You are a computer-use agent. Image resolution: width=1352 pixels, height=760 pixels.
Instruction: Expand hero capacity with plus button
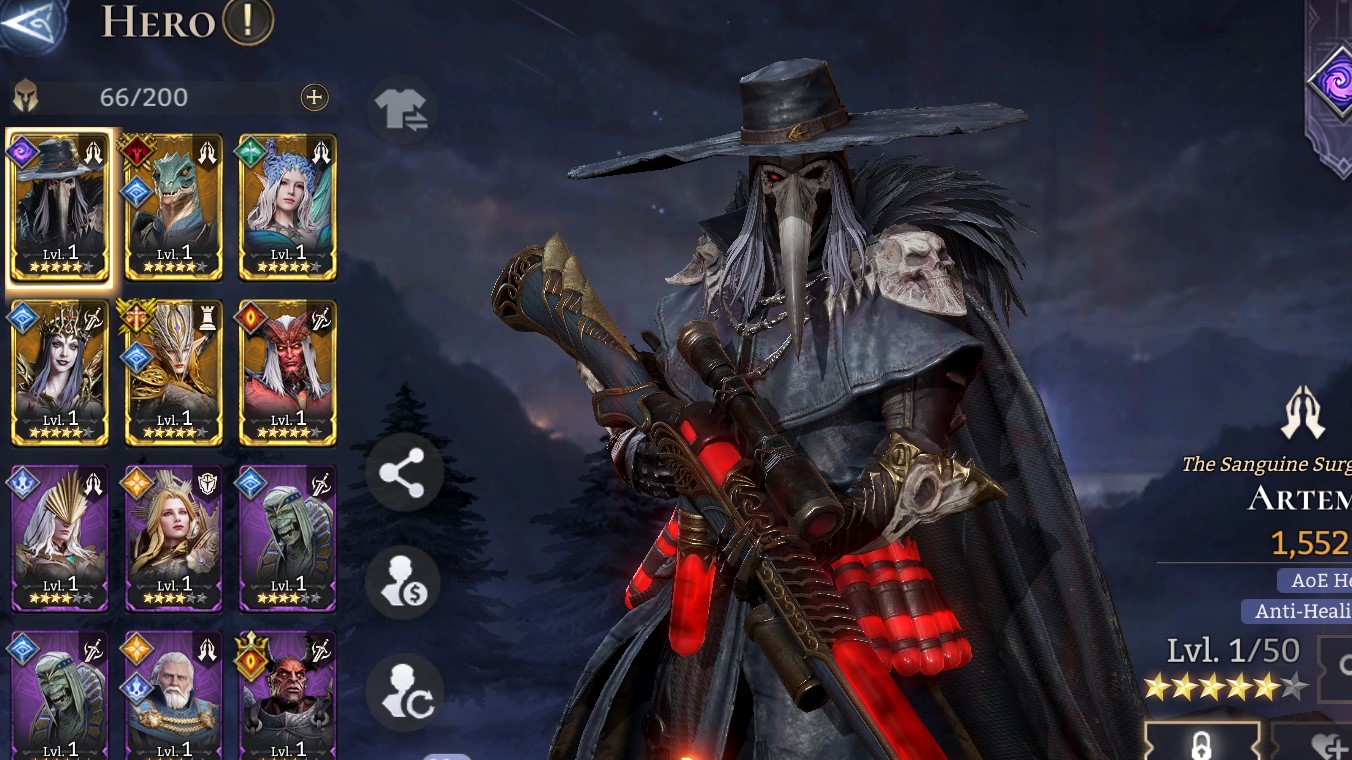click(314, 97)
